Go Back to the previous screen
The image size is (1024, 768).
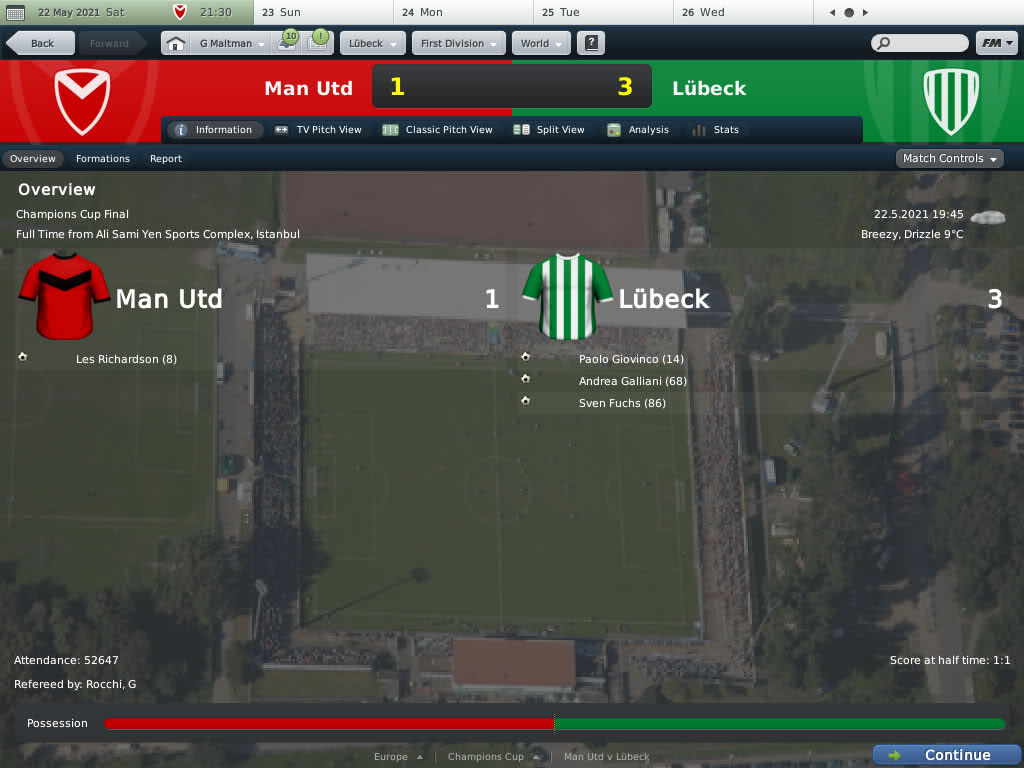(x=41, y=44)
